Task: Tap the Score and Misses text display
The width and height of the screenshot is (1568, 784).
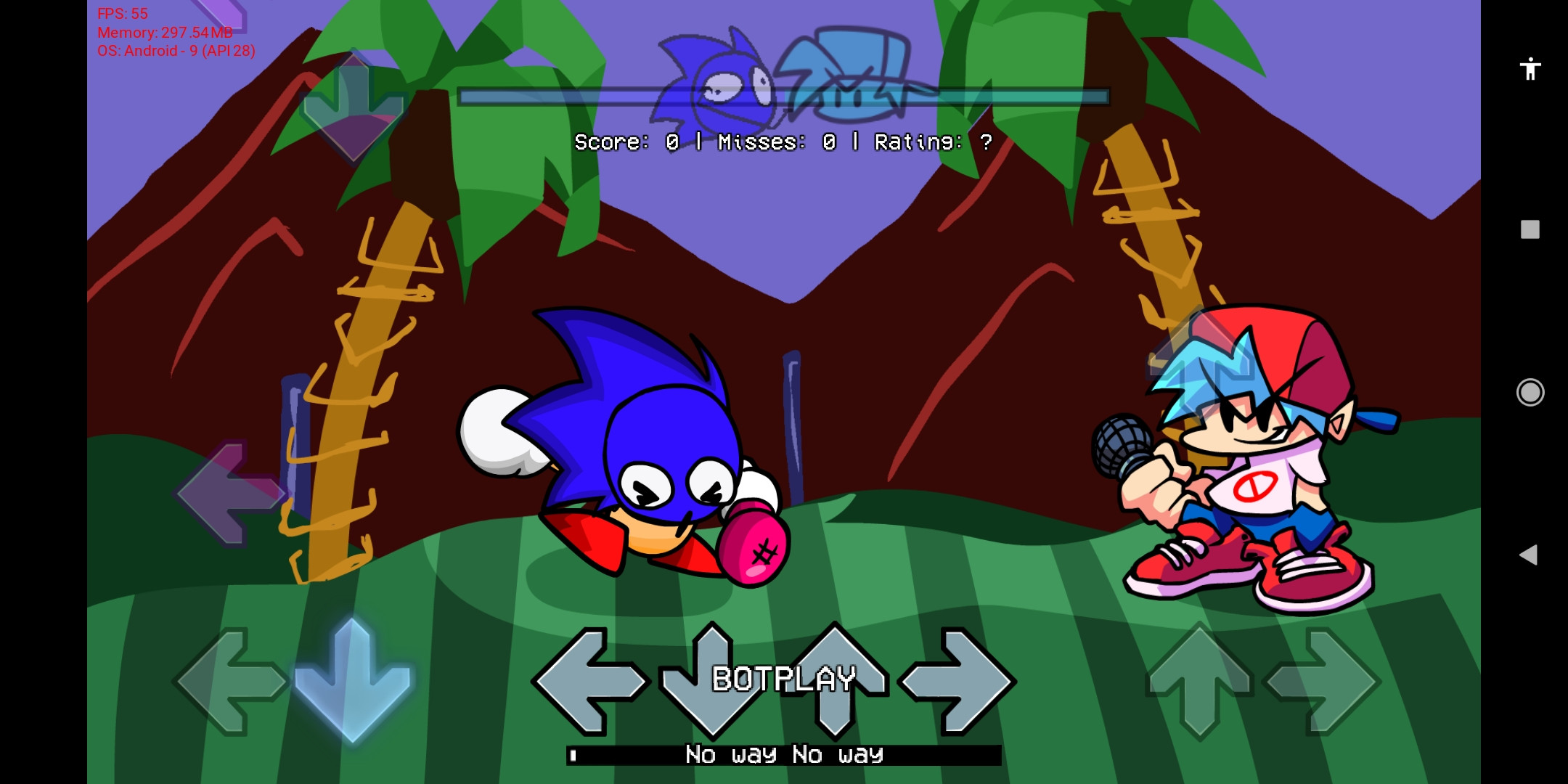Action: tap(783, 142)
